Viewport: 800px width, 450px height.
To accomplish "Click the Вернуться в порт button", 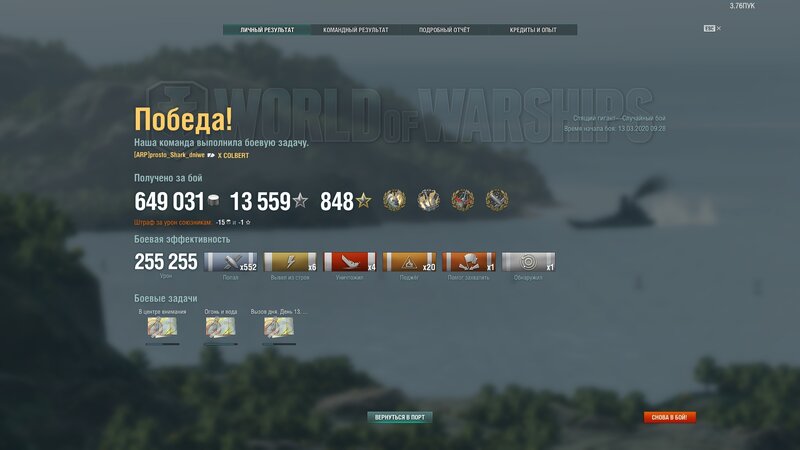I will tap(400, 417).
